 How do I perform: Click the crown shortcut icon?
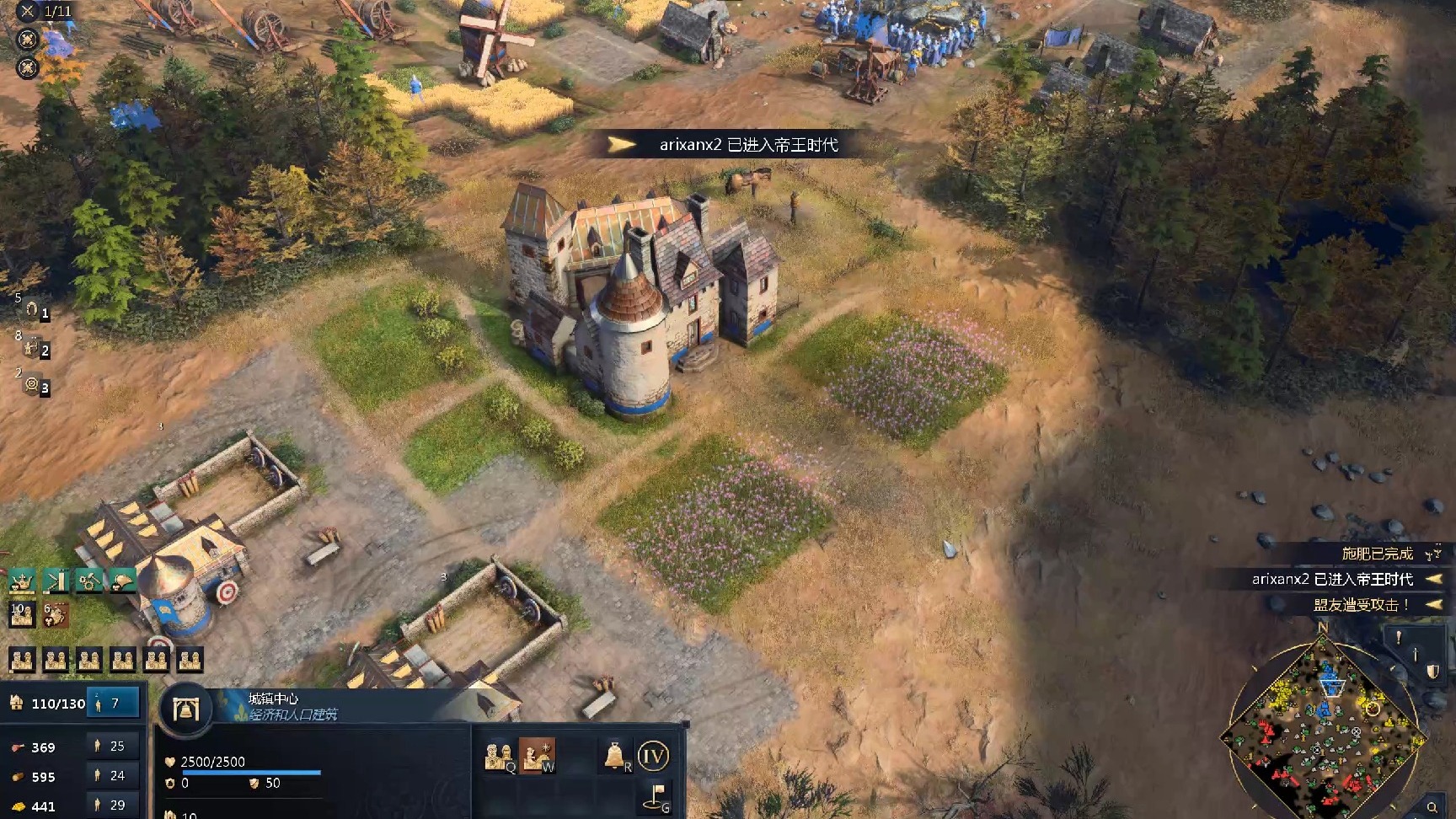22,581
